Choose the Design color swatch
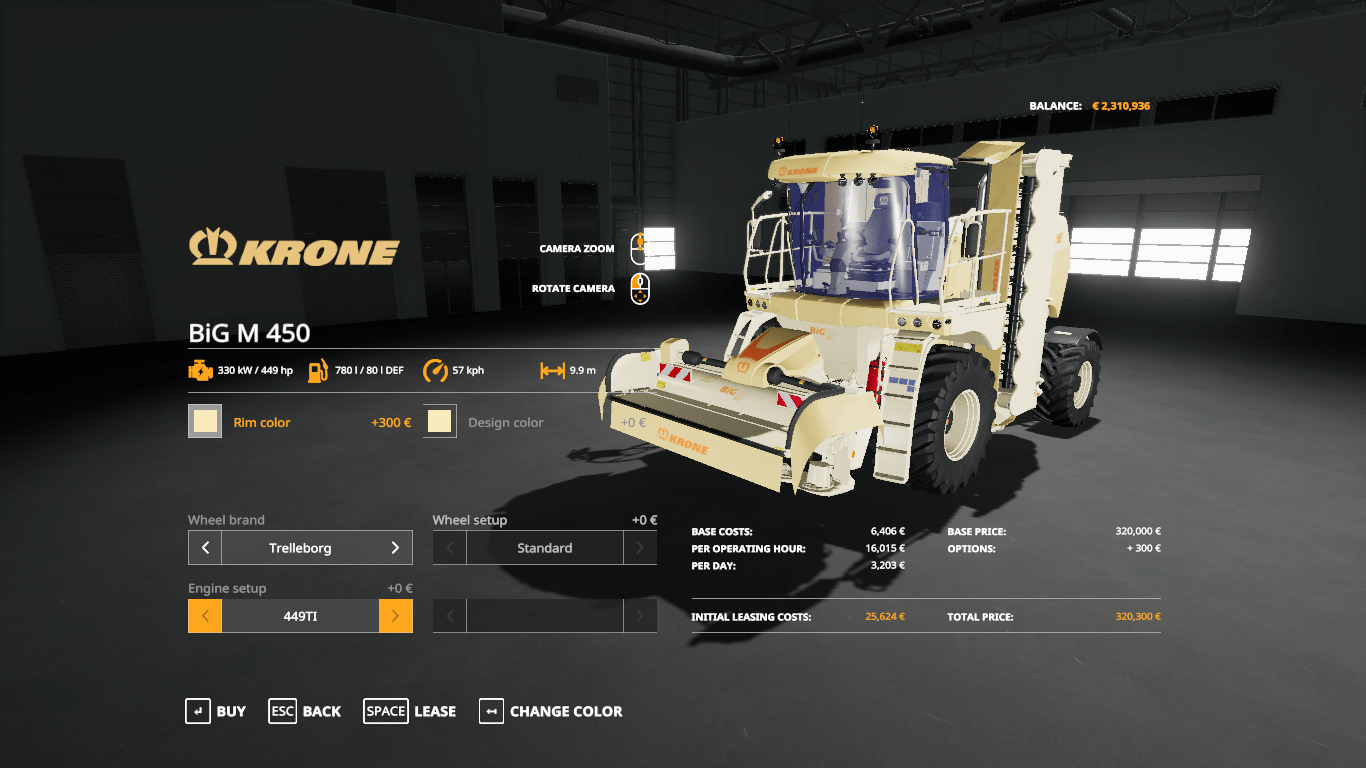Image resolution: width=1366 pixels, height=768 pixels. pos(440,422)
